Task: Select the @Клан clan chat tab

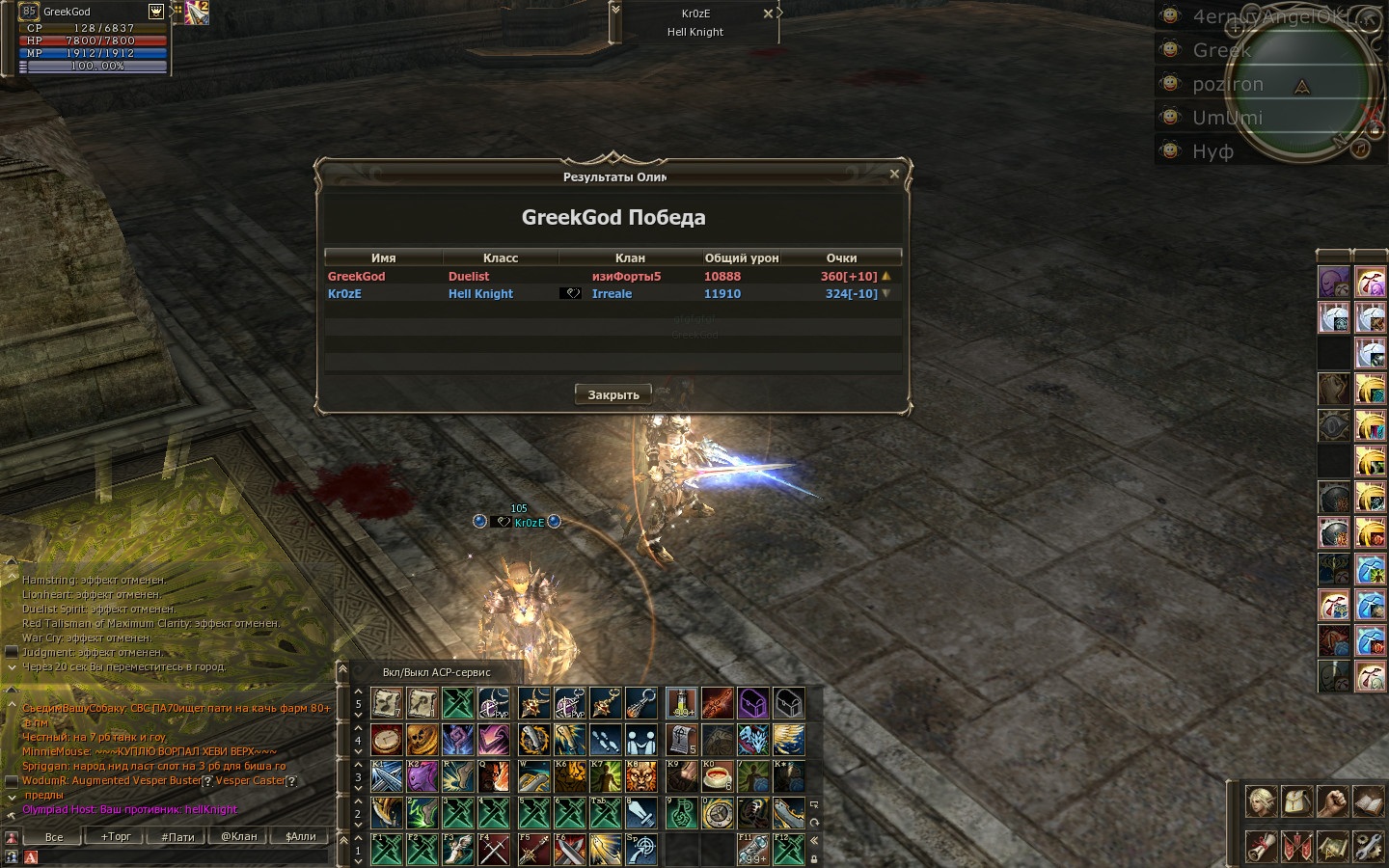Action: [x=239, y=837]
